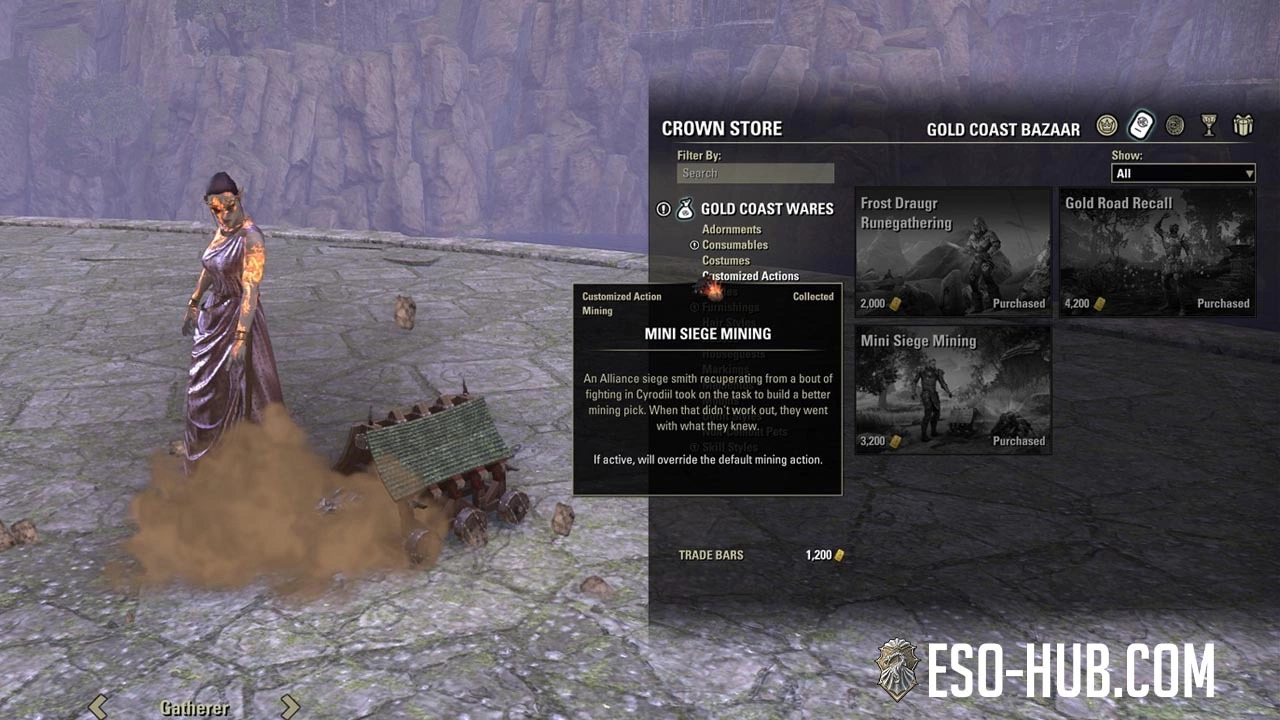Open the Adornments subcategory
Viewport: 1280px width, 720px height.
[x=731, y=230]
